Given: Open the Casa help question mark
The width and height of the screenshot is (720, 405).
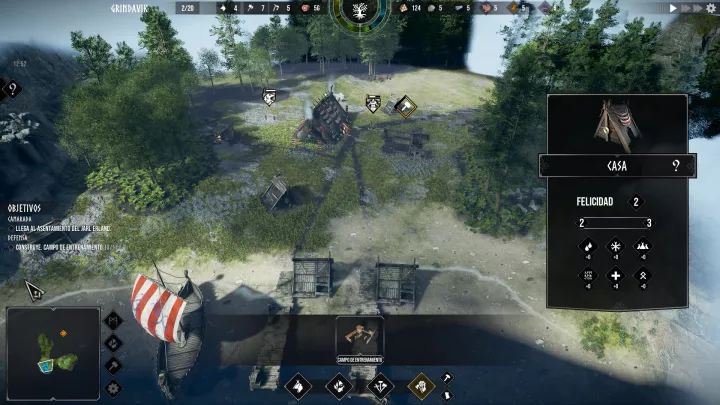Looking at the screenshot, I should click(676, 166).
